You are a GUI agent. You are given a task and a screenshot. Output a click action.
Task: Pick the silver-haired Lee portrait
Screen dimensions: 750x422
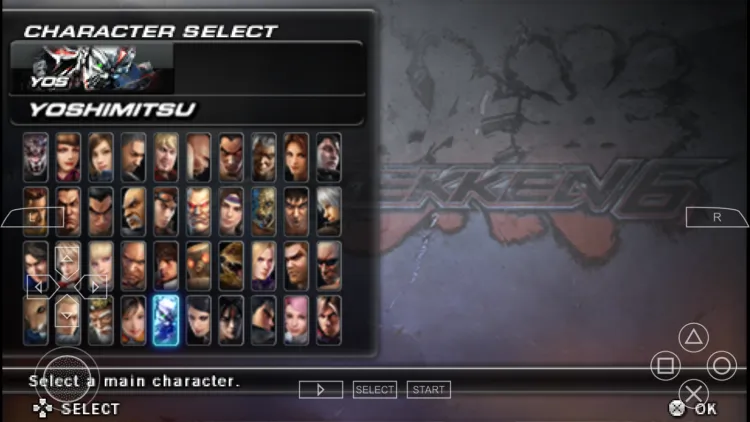pos(329,211)
